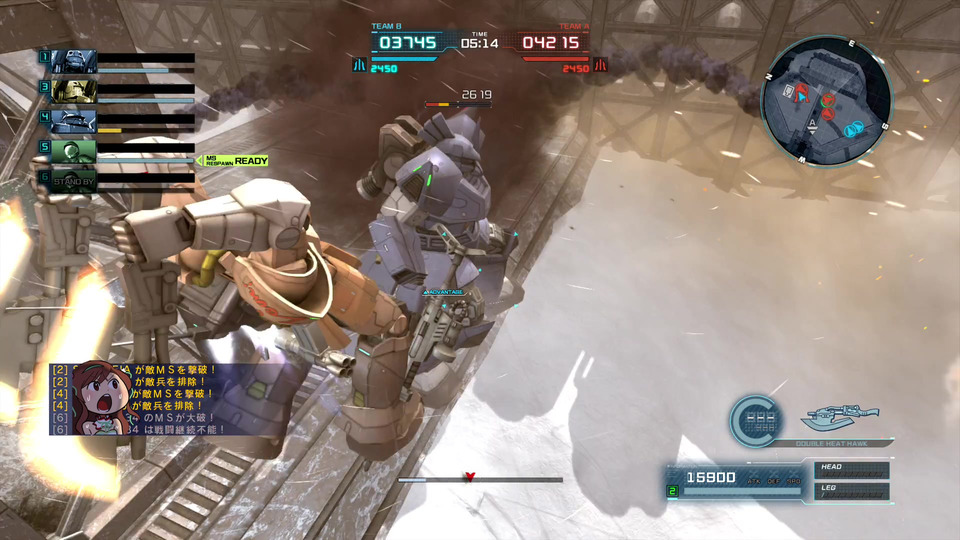This screenshot has height=540, width=960.
Task: Click the STAND BY slot for player 6
Action: pos(72,181)
